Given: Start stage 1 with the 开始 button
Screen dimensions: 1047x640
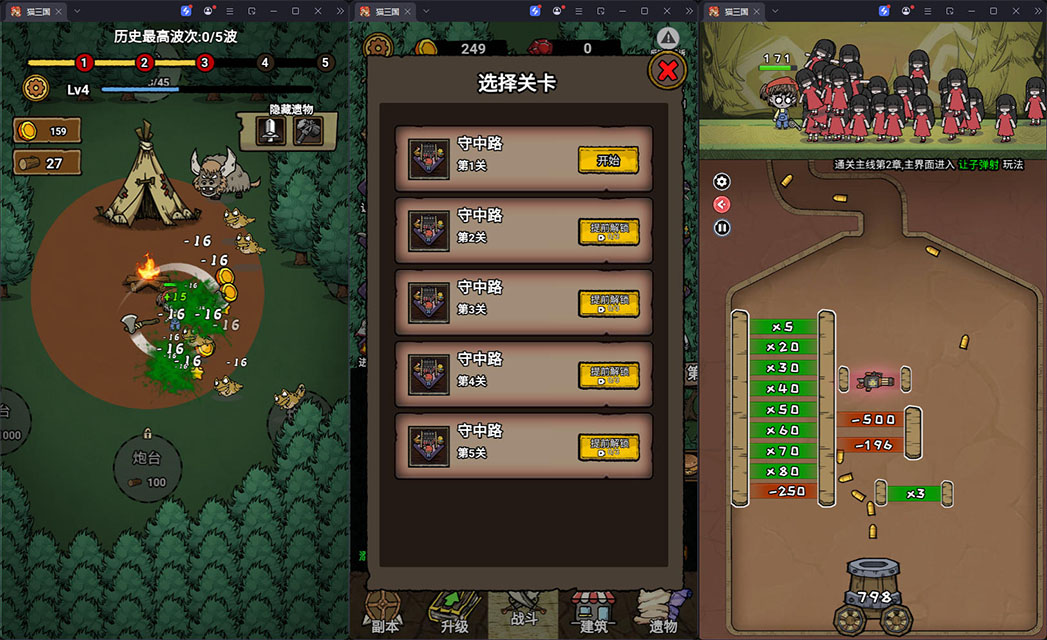Looking at the screenshot, I should pos(608,160).
